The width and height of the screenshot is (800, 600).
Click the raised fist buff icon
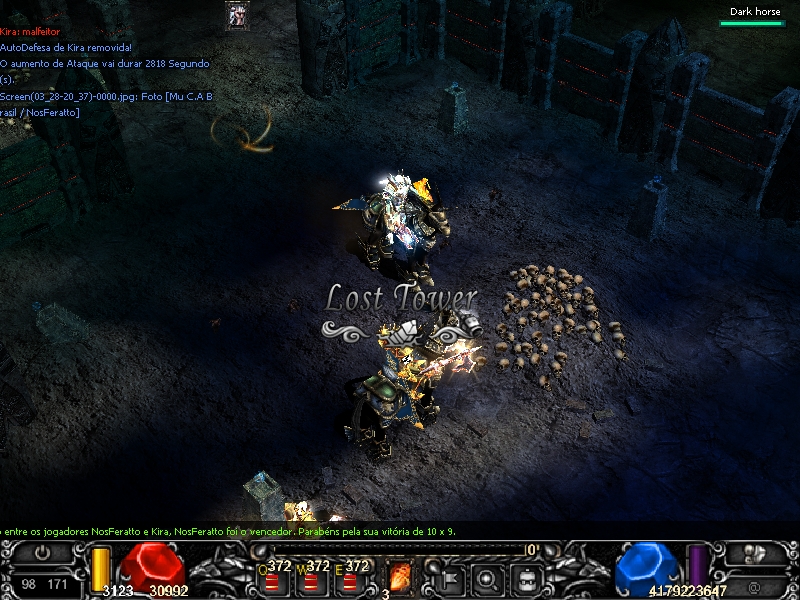pos(237,15)
